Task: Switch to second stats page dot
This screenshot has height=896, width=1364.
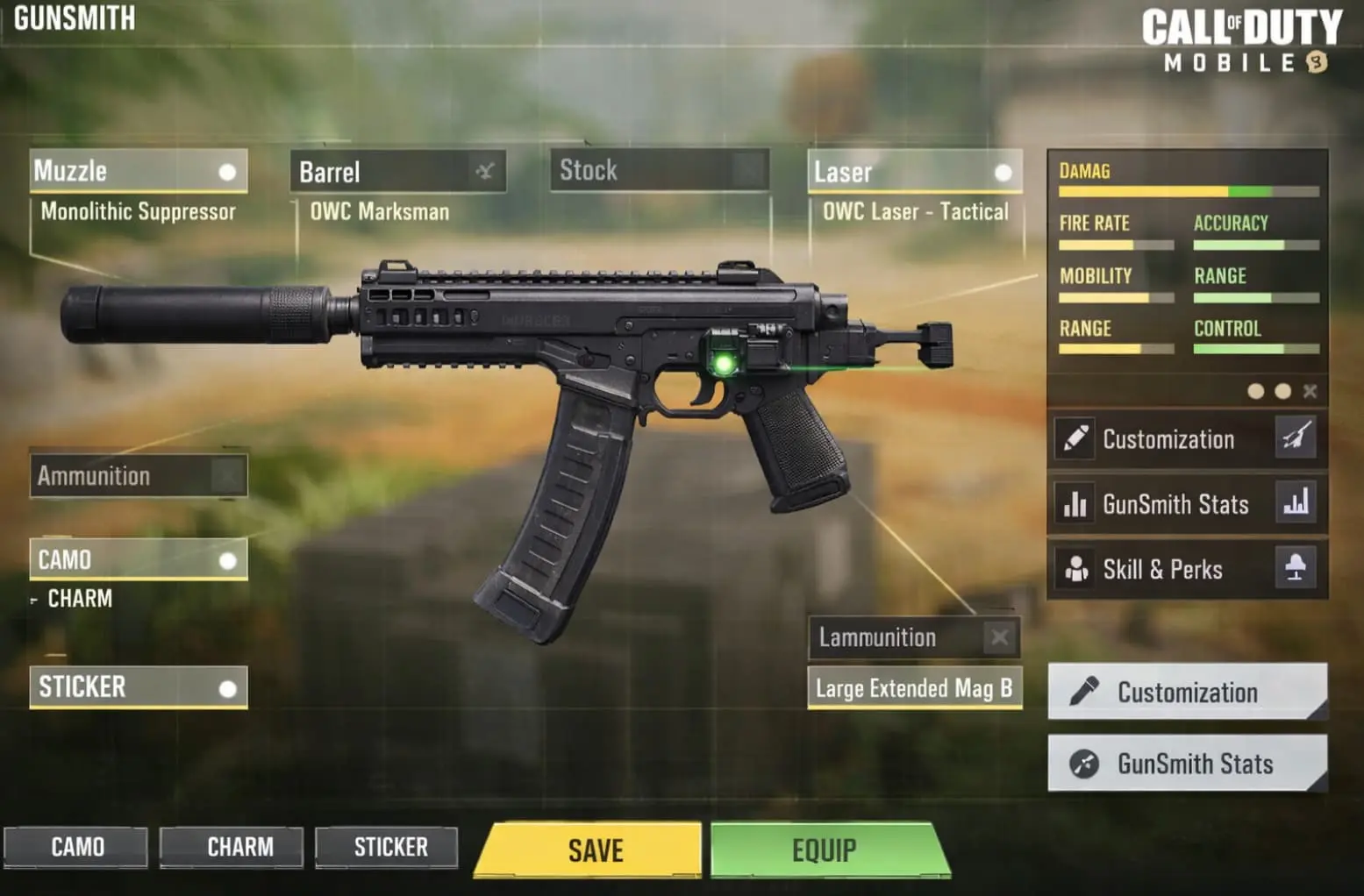Action: click(x=1282, y=391)
